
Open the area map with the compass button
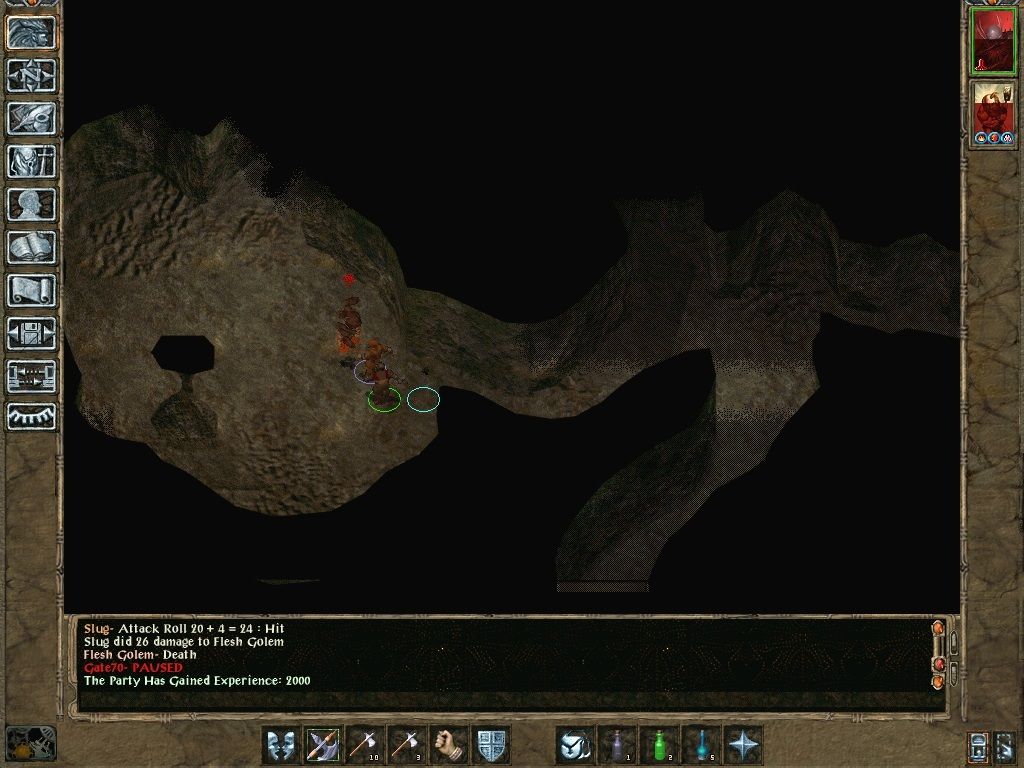point(32,76)
